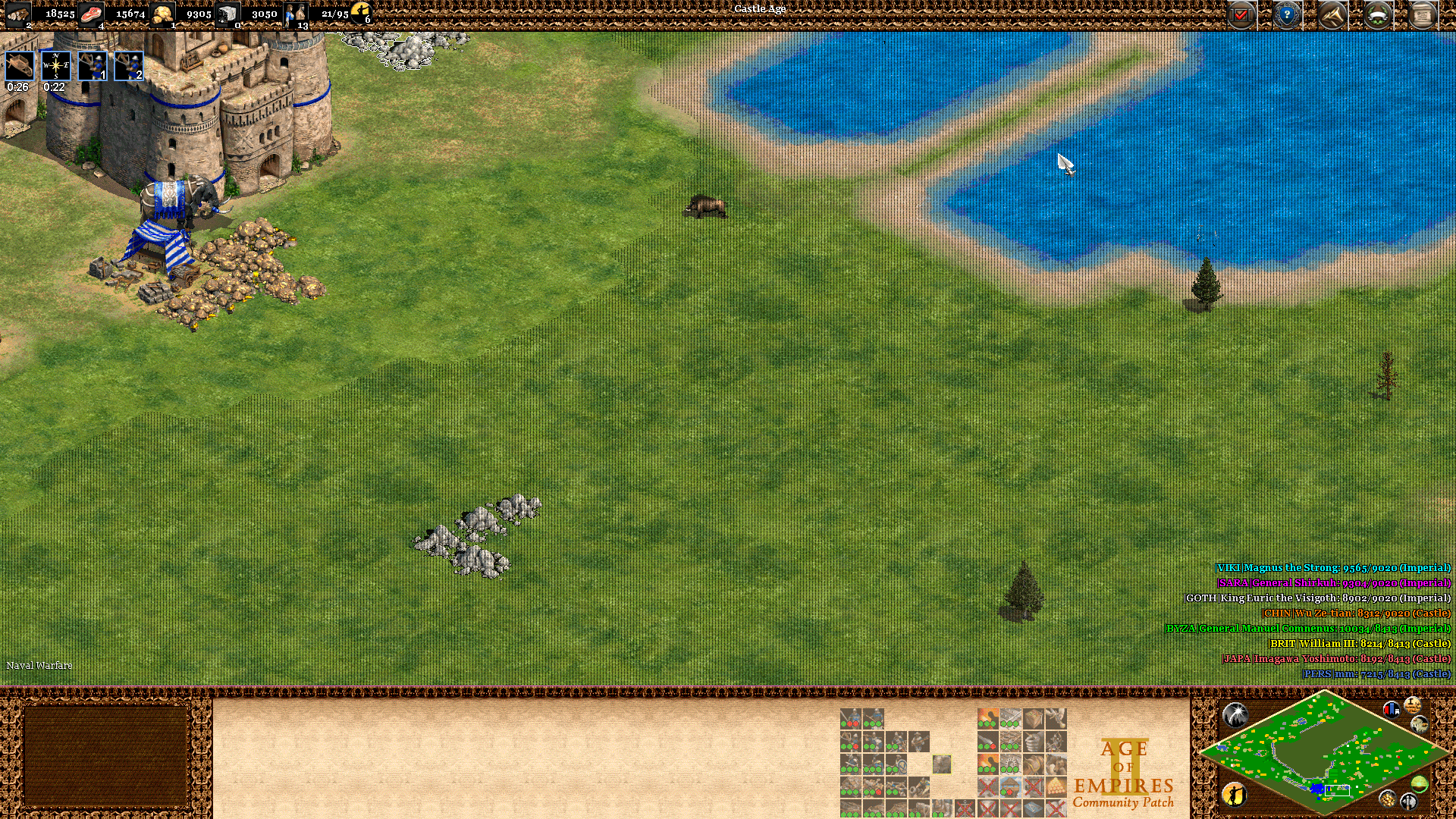
Task: Select the crossbowman icon with count 2
Action: click(128, 67)
